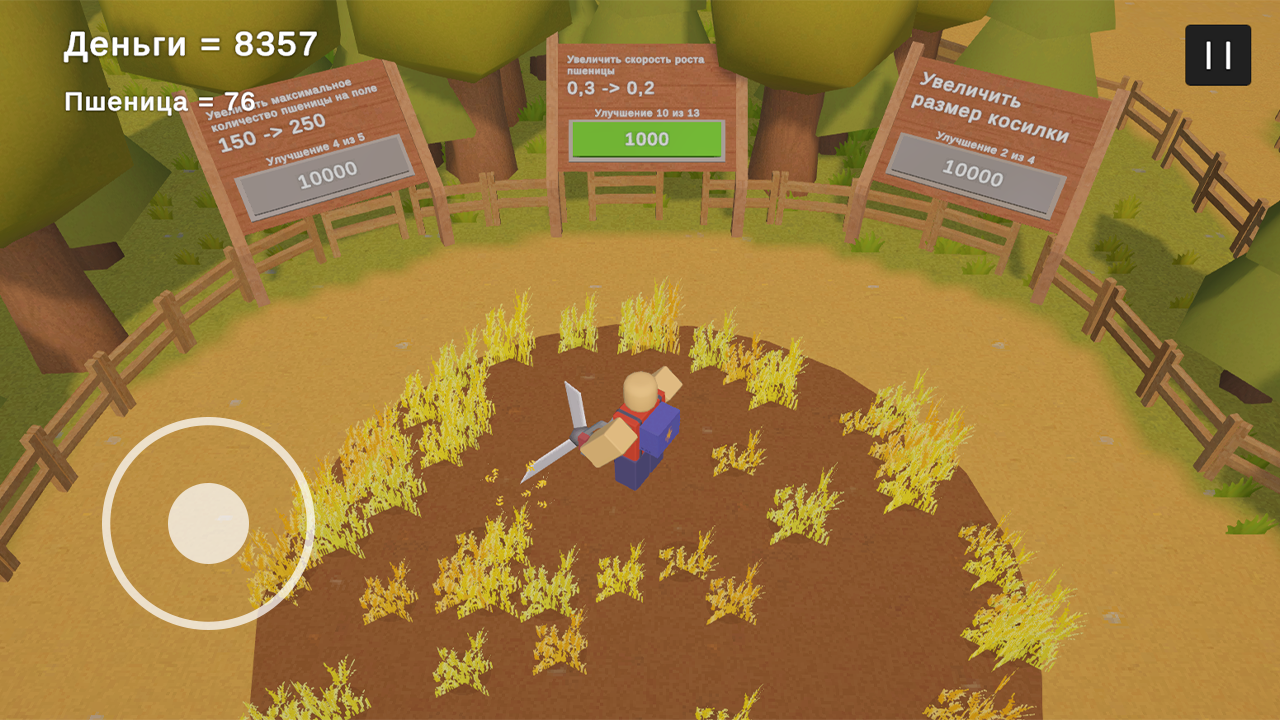Tap the virtual joystick control
Screen dimensions: 1280x720
point(210,520)
